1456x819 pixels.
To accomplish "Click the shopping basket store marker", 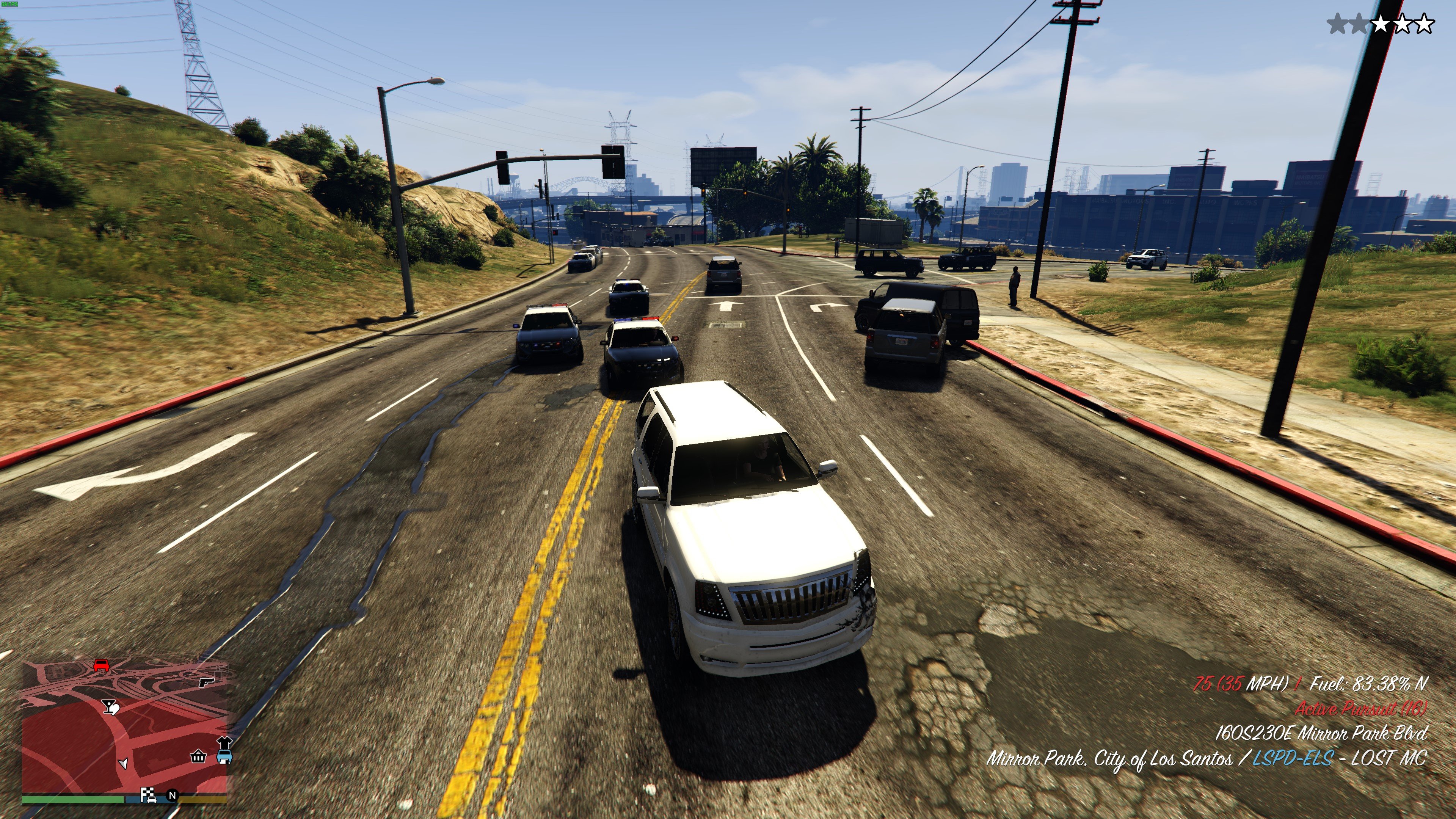I will coord(198,756).
